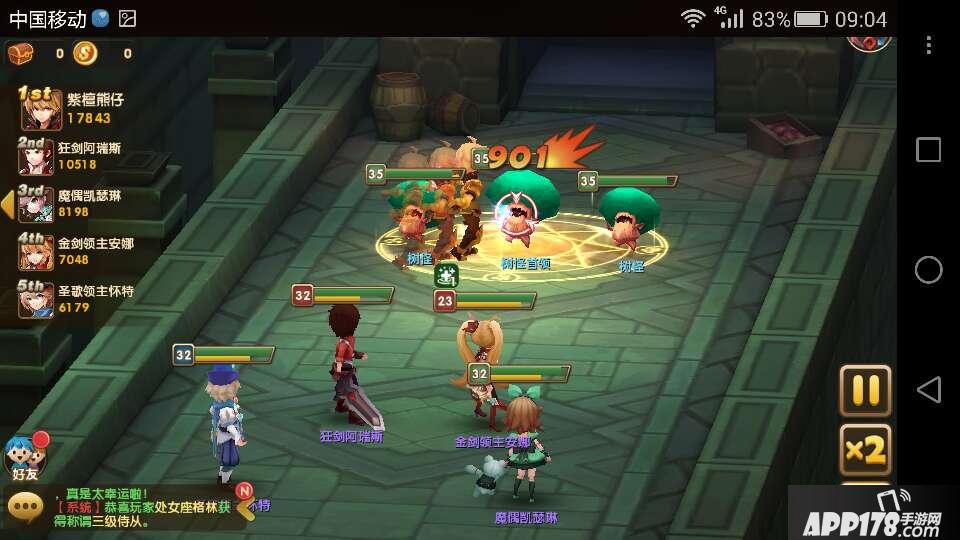
Task: Tap the Android back navigation button
Action: click(x=928, y=389)
